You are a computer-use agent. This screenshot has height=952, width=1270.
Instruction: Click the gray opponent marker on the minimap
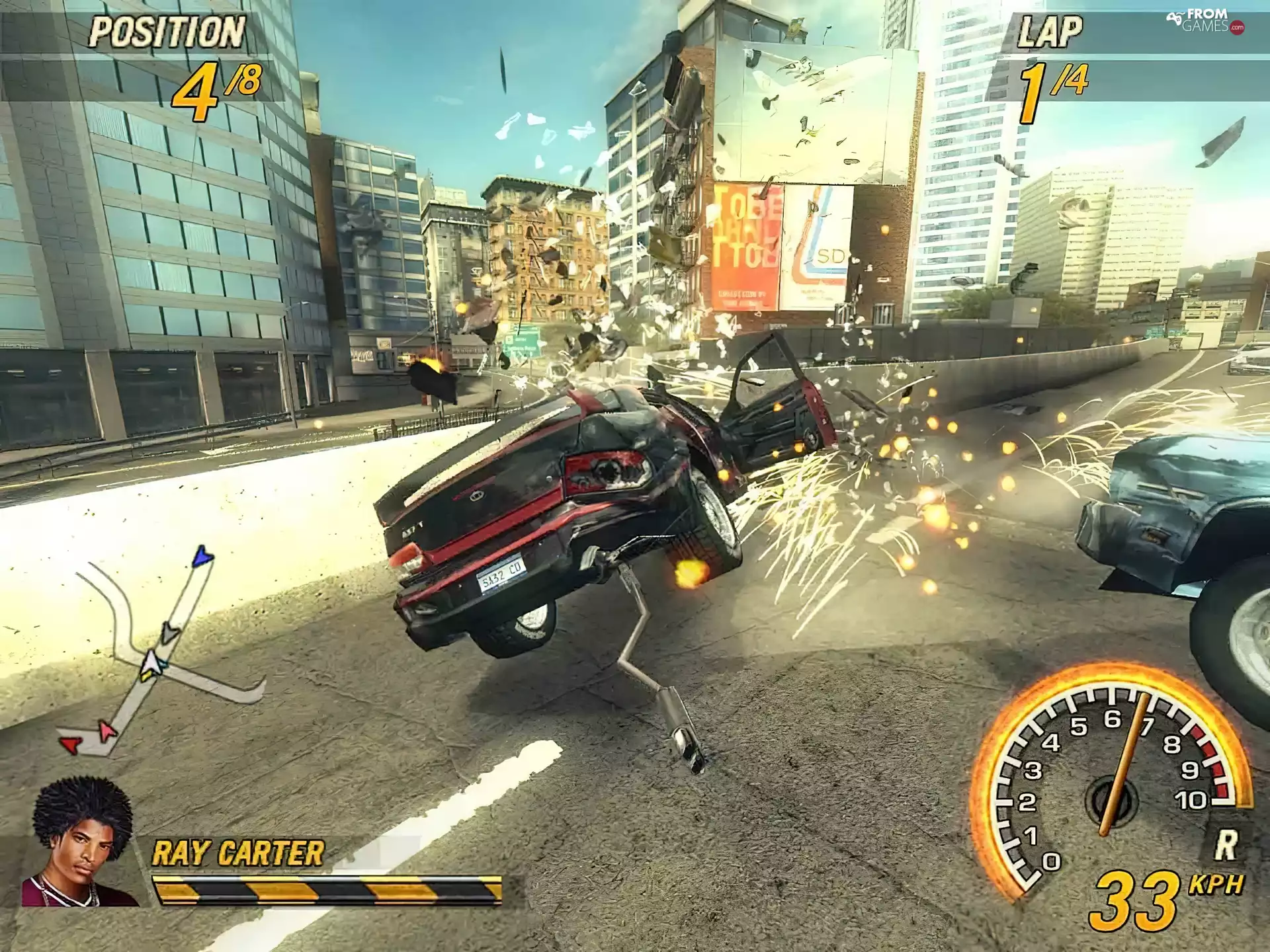coord(169,634)
